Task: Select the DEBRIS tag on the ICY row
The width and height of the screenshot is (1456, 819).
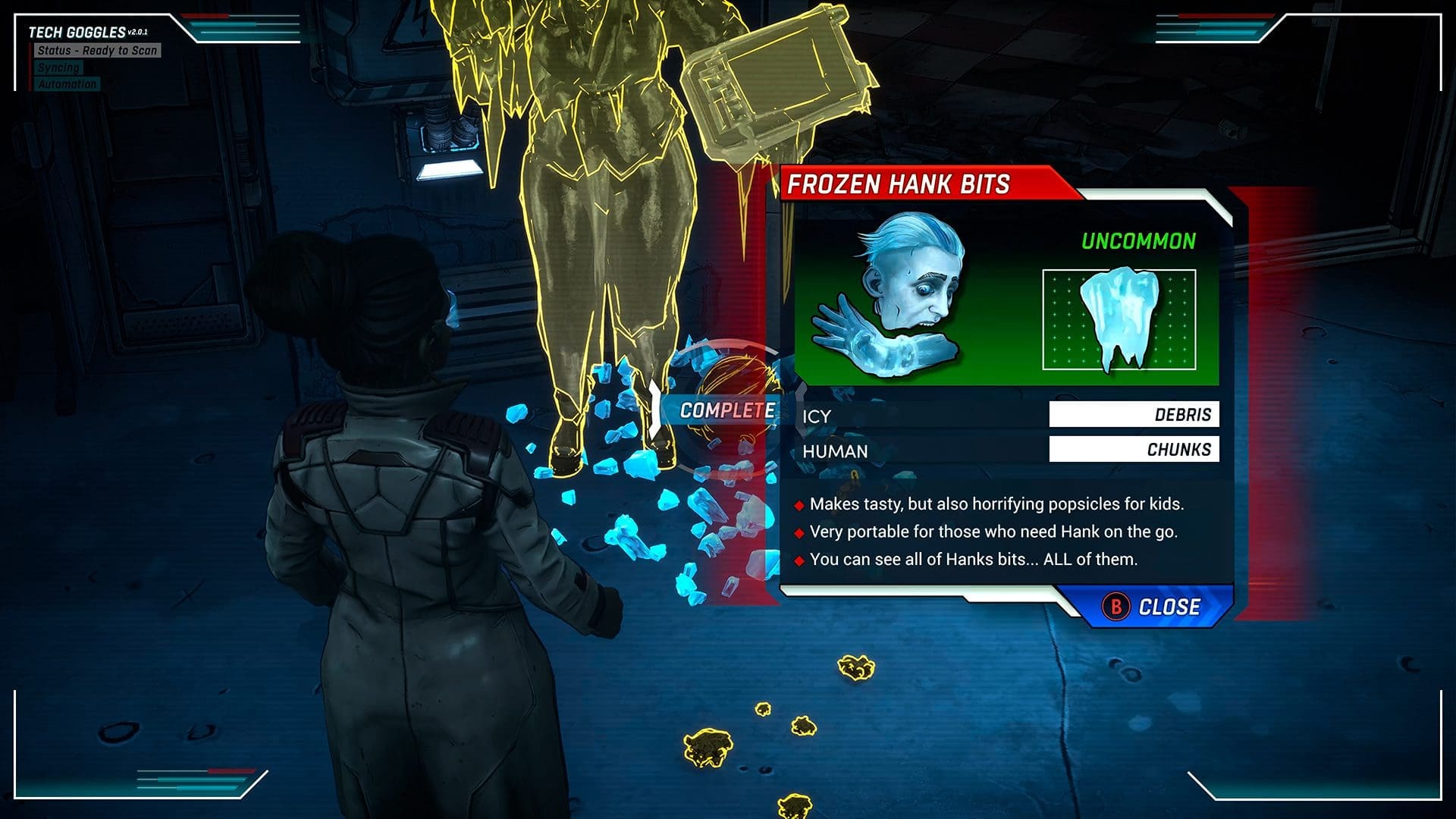Action: click(x=1134, y=415)
